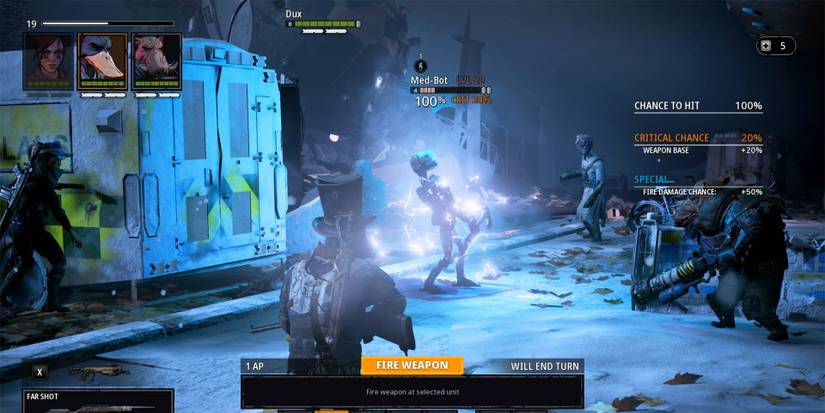The image size is (825, 413).
Task: Confirm the Fire Weapon action
Action: (x=412, y=366)
